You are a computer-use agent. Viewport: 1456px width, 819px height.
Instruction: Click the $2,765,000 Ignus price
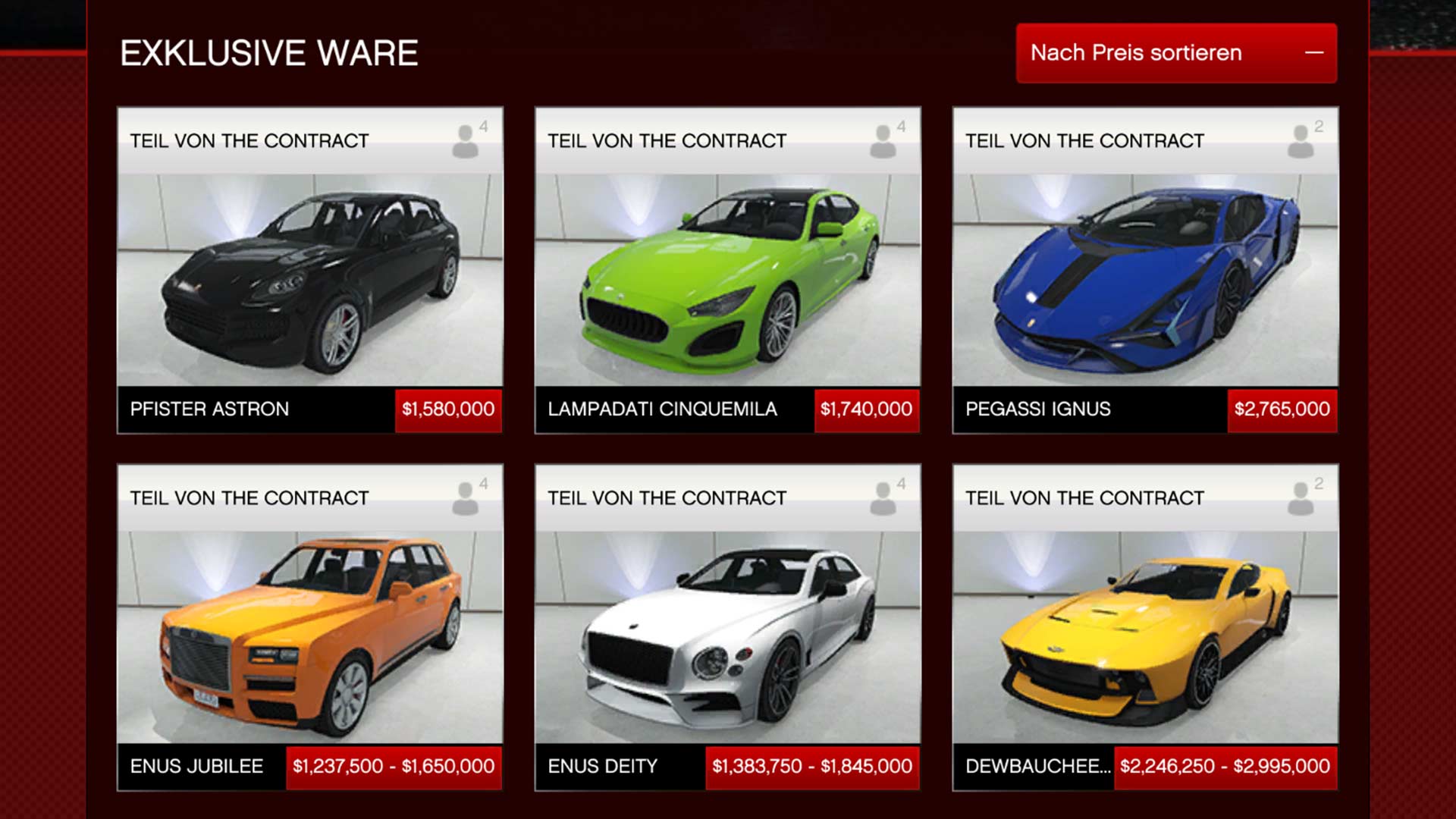pyautogui.click(x=1282, y=409)
